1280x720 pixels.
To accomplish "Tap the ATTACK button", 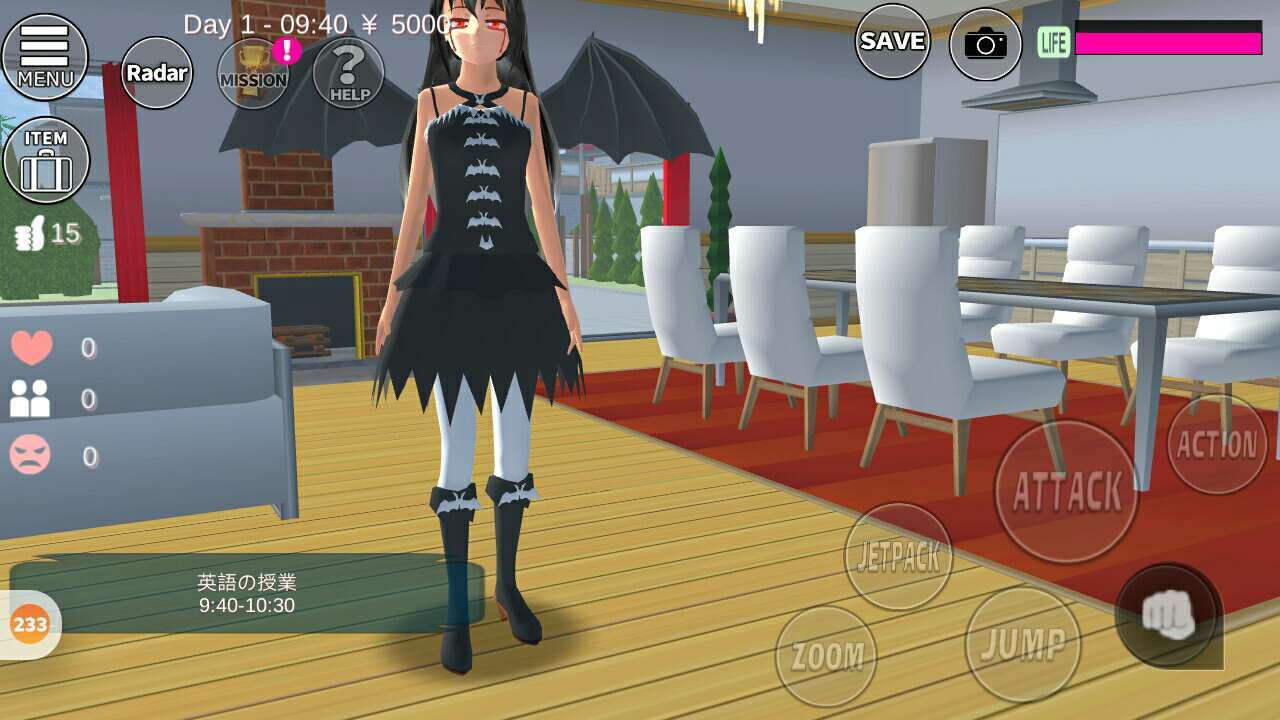I will click(1067, 492).
